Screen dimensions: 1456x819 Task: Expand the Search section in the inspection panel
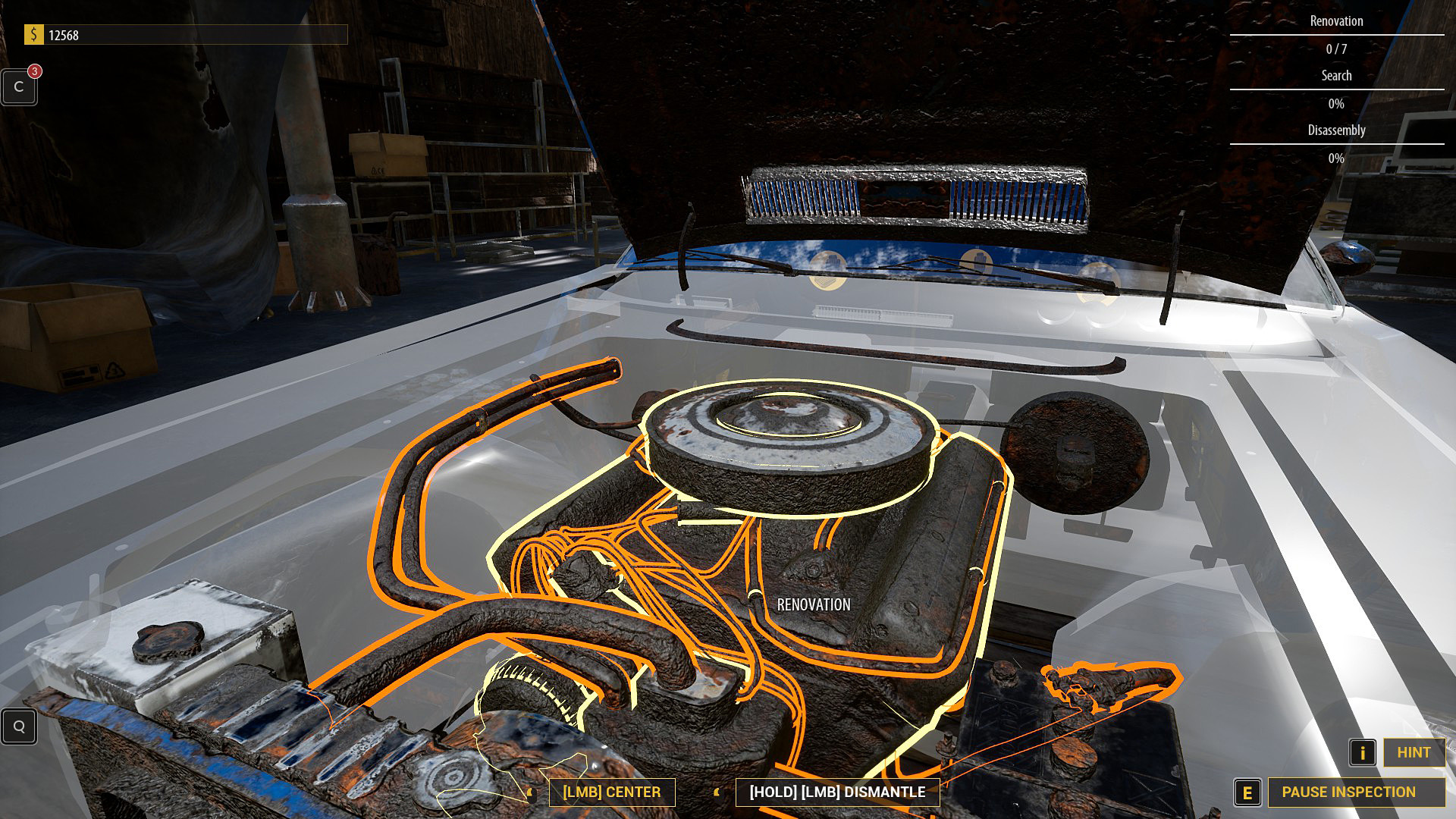1335,75
